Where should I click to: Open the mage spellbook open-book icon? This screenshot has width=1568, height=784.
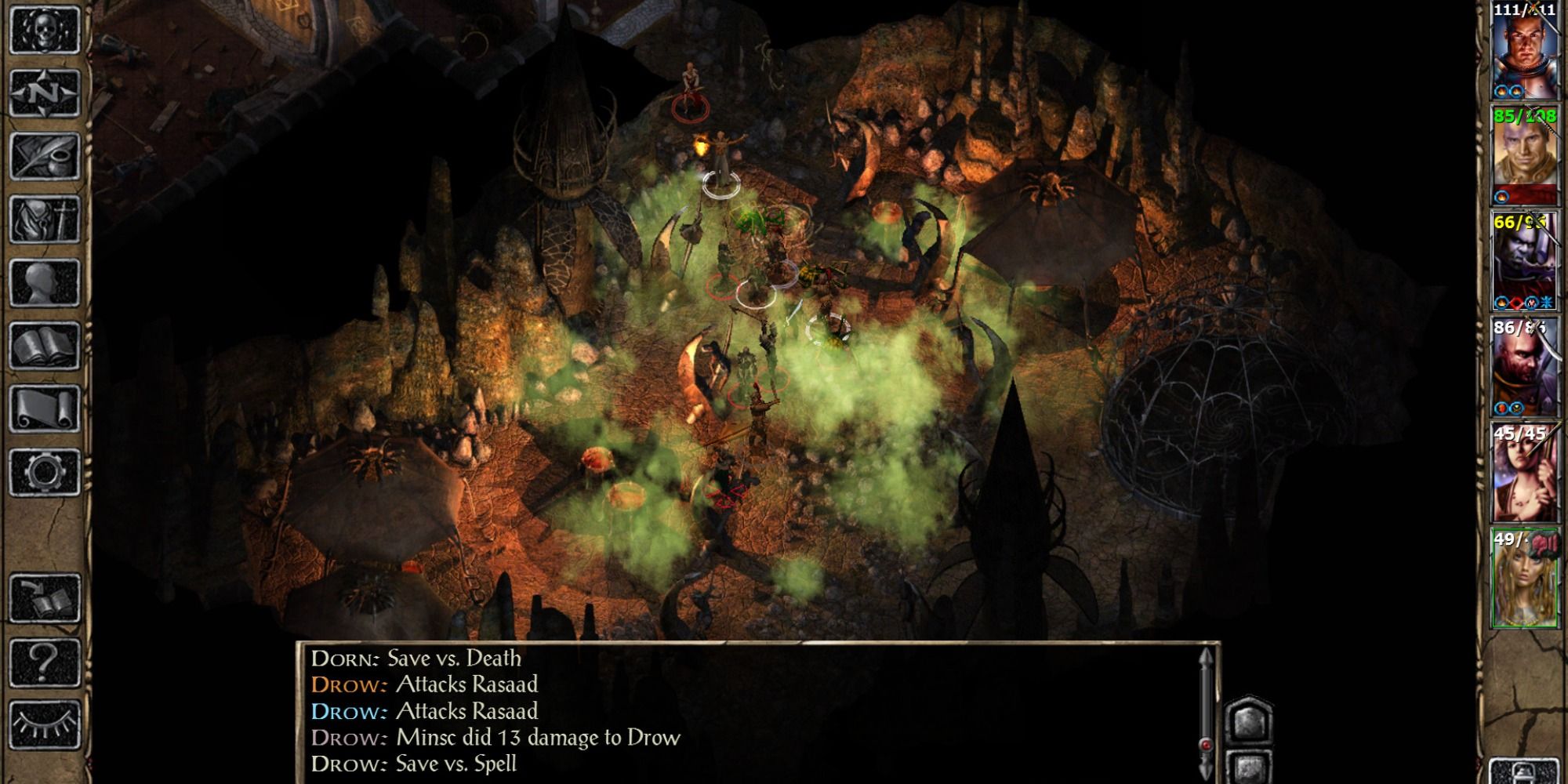45,346
